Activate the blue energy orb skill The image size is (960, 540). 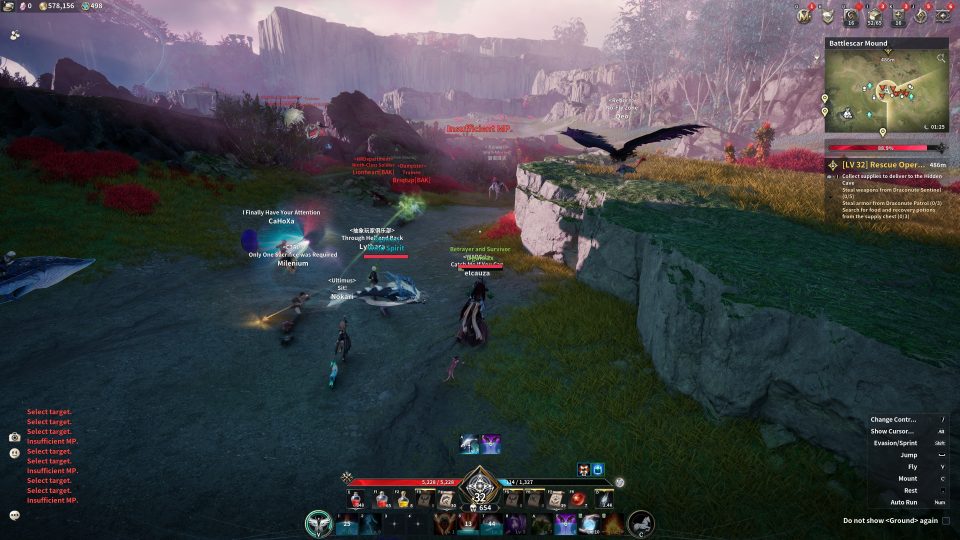589,523
